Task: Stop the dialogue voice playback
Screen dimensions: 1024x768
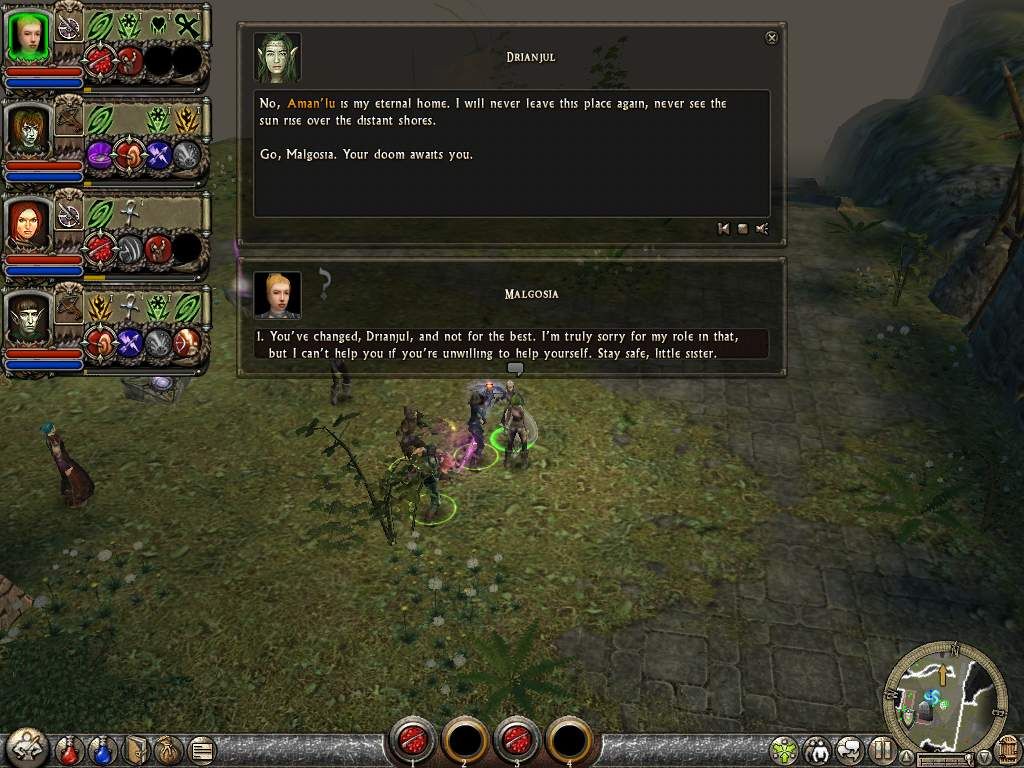Action: pyautogui.click(x=742, y=229)
